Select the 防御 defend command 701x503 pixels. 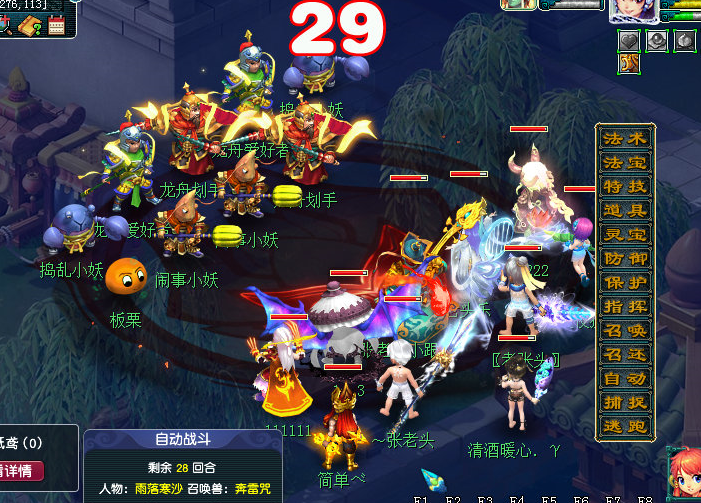click(x=623, y=259)
